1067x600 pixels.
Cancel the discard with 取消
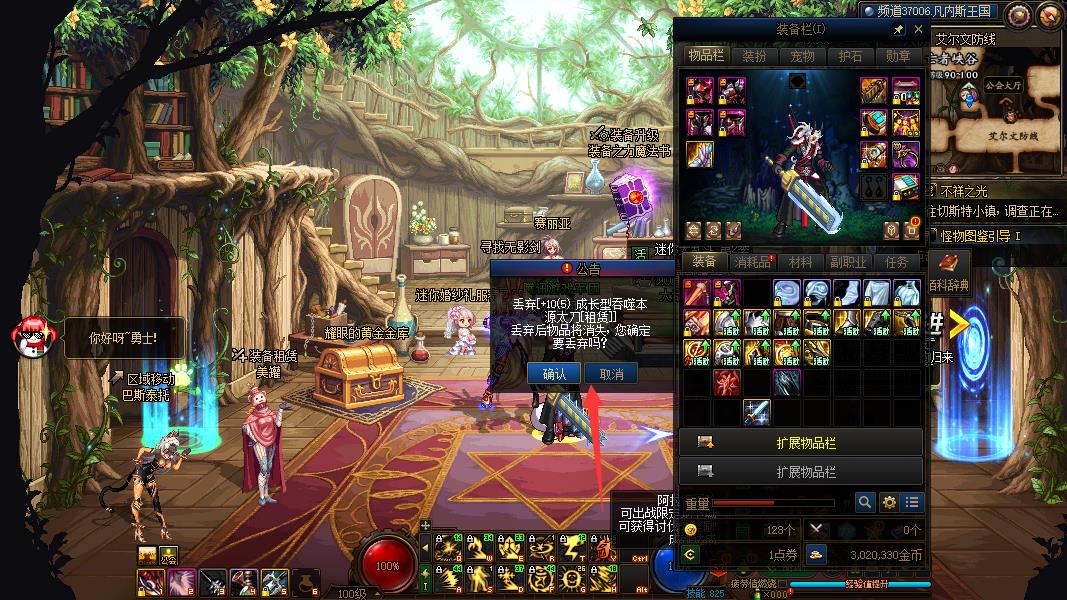pos(610,374)
